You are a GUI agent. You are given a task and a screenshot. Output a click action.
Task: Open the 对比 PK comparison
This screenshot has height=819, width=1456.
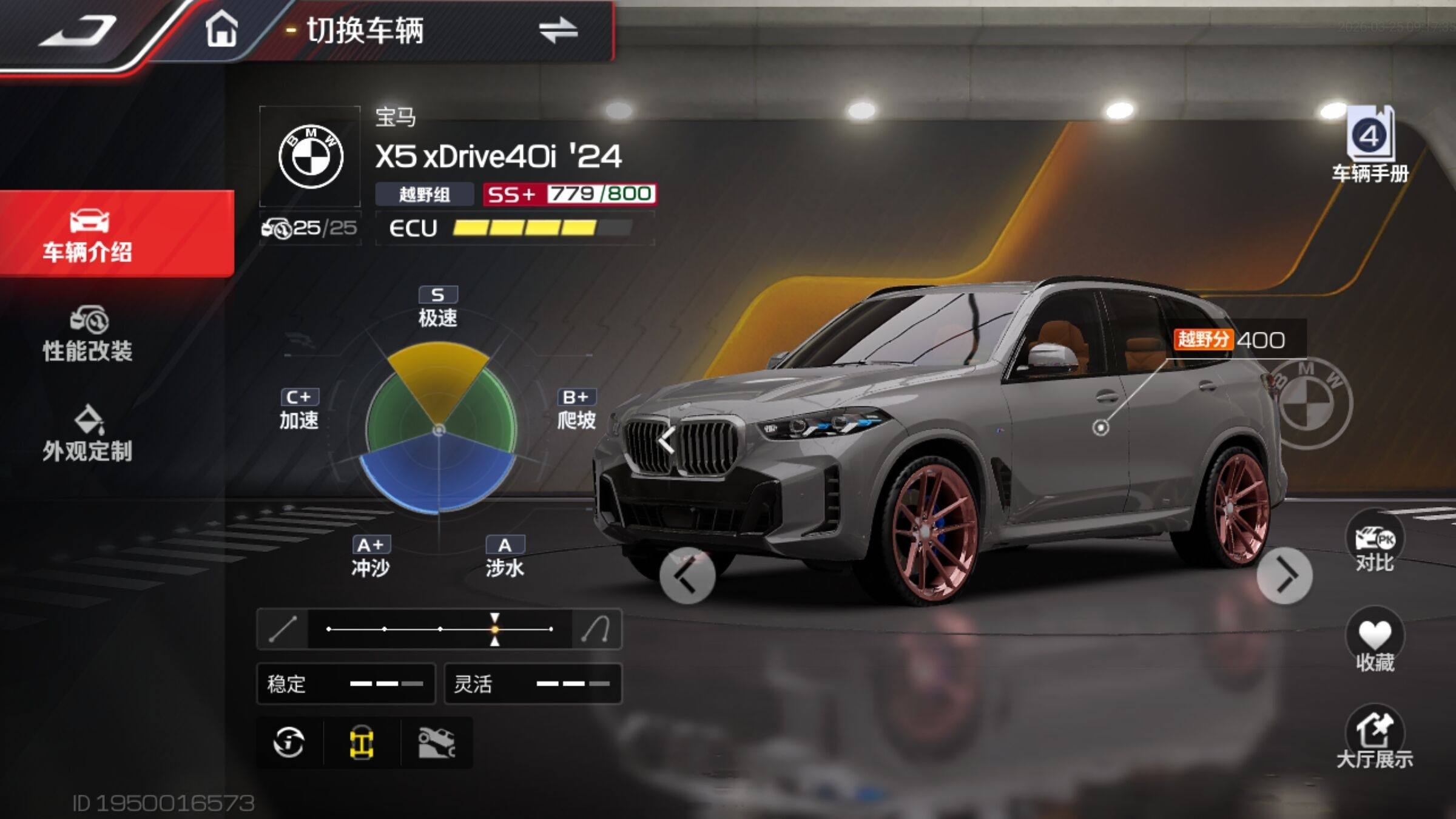[x=1374, y=543]
